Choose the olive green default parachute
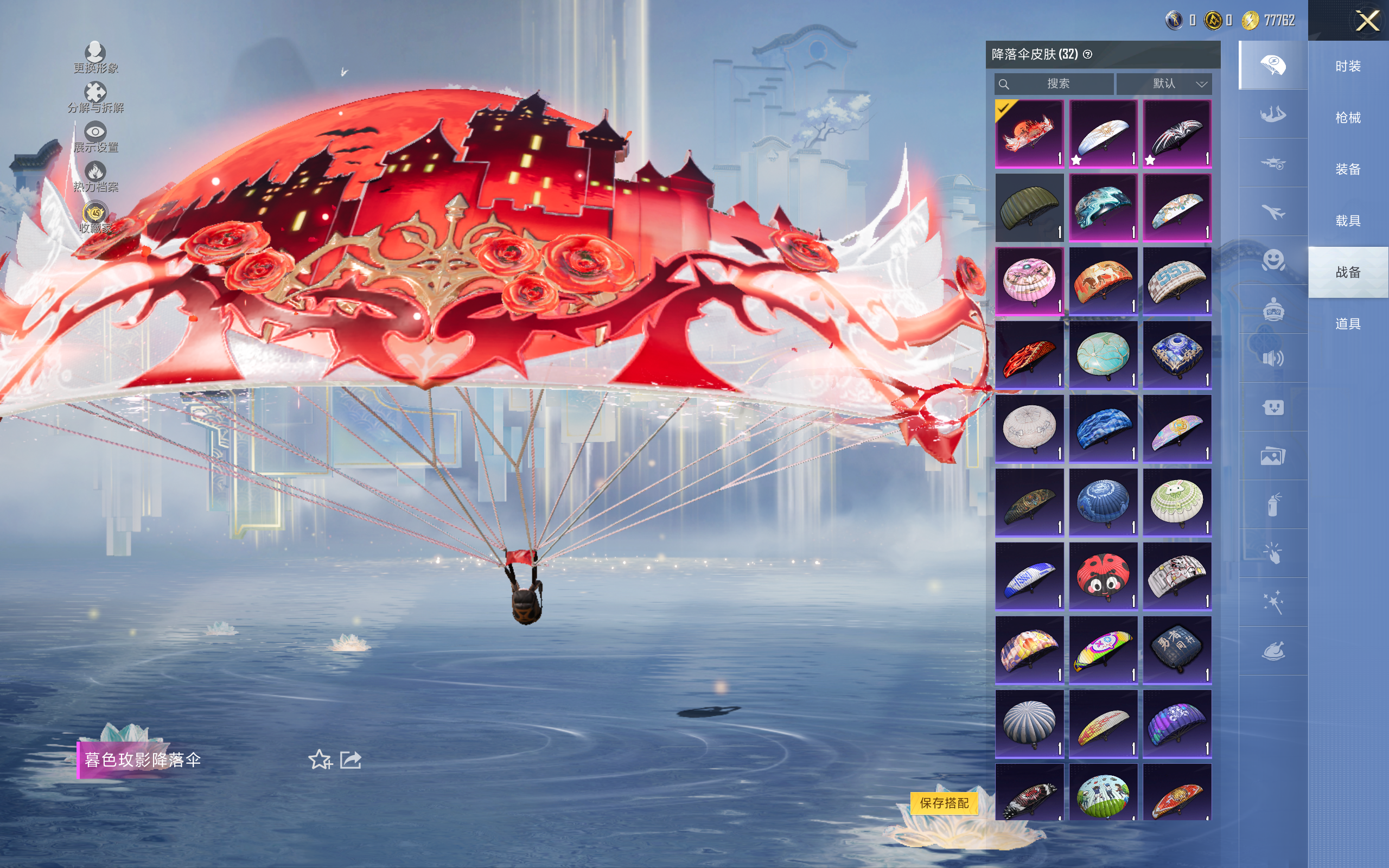 [x=1029, y=207]
